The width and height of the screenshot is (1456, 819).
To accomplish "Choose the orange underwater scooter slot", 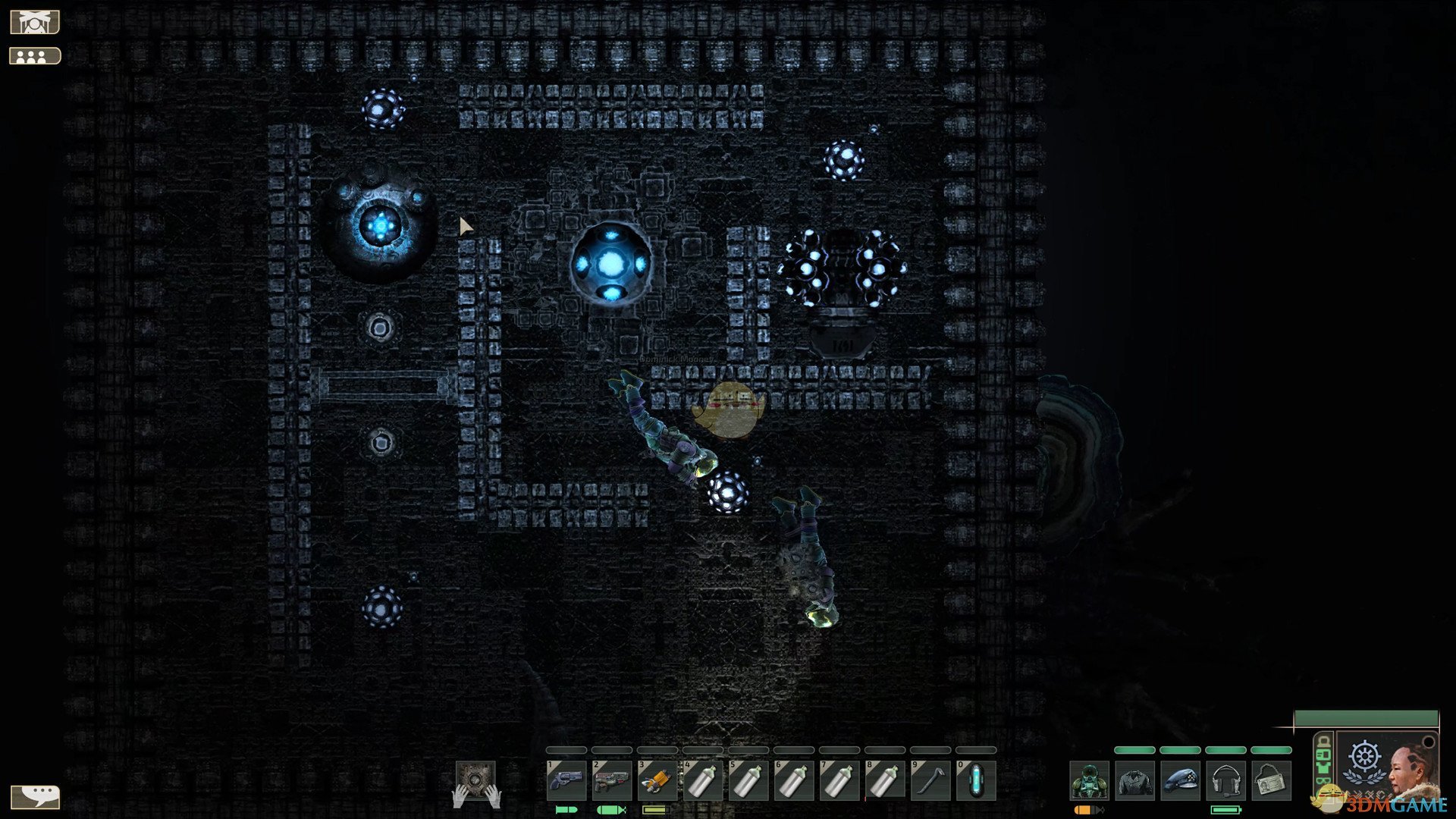I will [657, 781].
